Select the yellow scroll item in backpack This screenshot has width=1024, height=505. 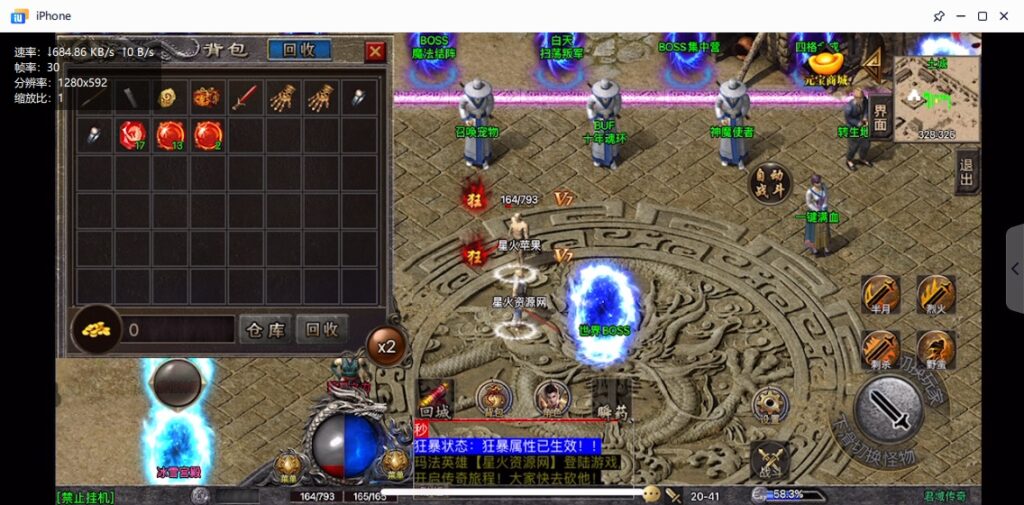tap(169, 97)
